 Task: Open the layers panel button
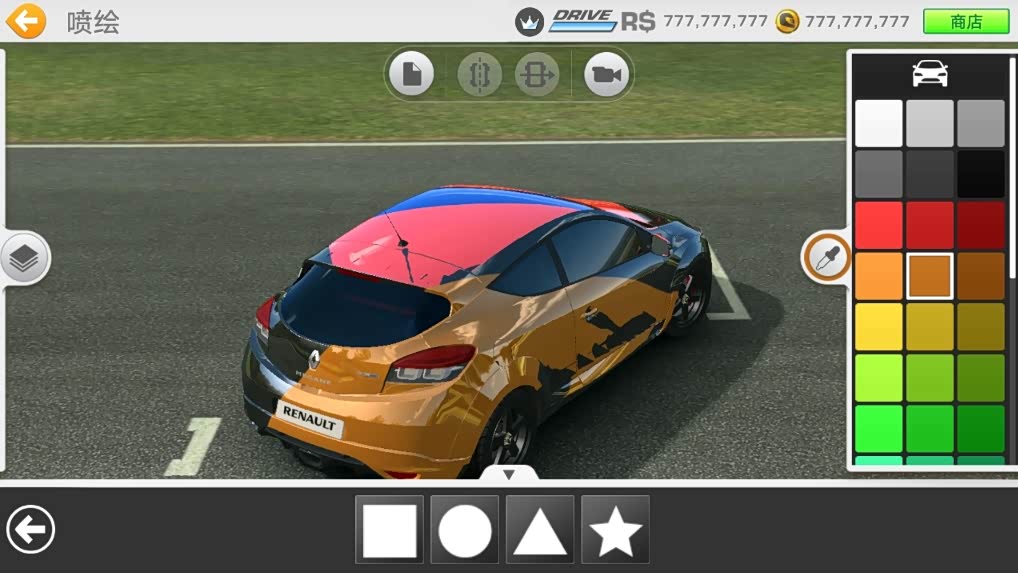25,259
